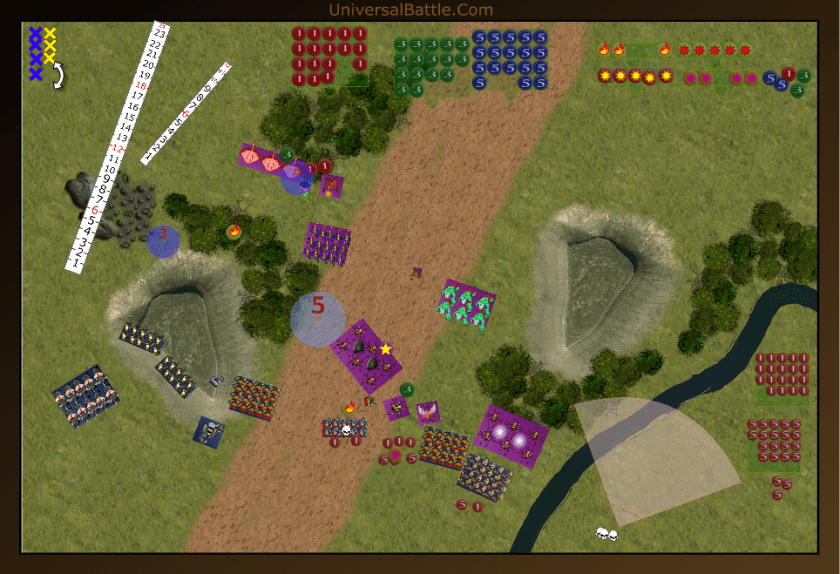The width and height of the screenshot is (840, 574).
Task: Click the white curved rotate arrow icon
Action: 59,76
